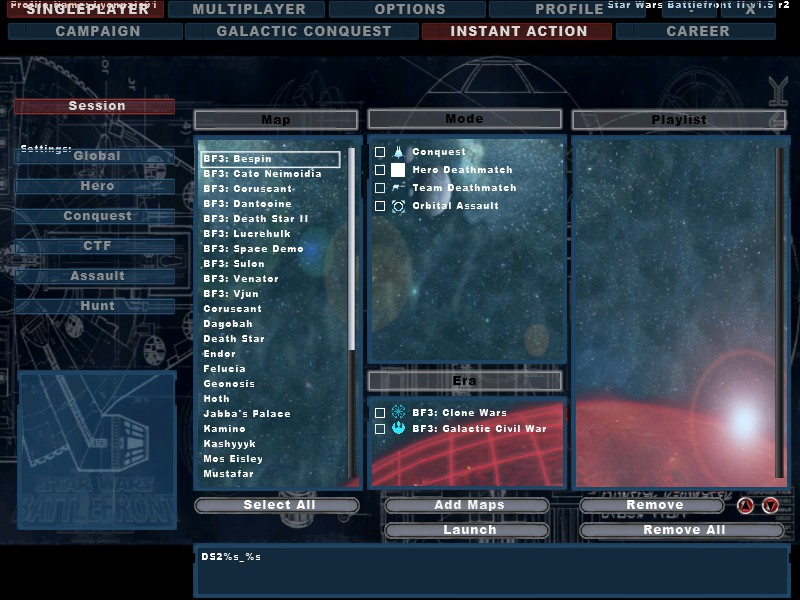Enable the Hero Deathmatch mode checkbox
Image resolution: width=800 pixels, height=600 pixels.
click(x=380, y=170)
